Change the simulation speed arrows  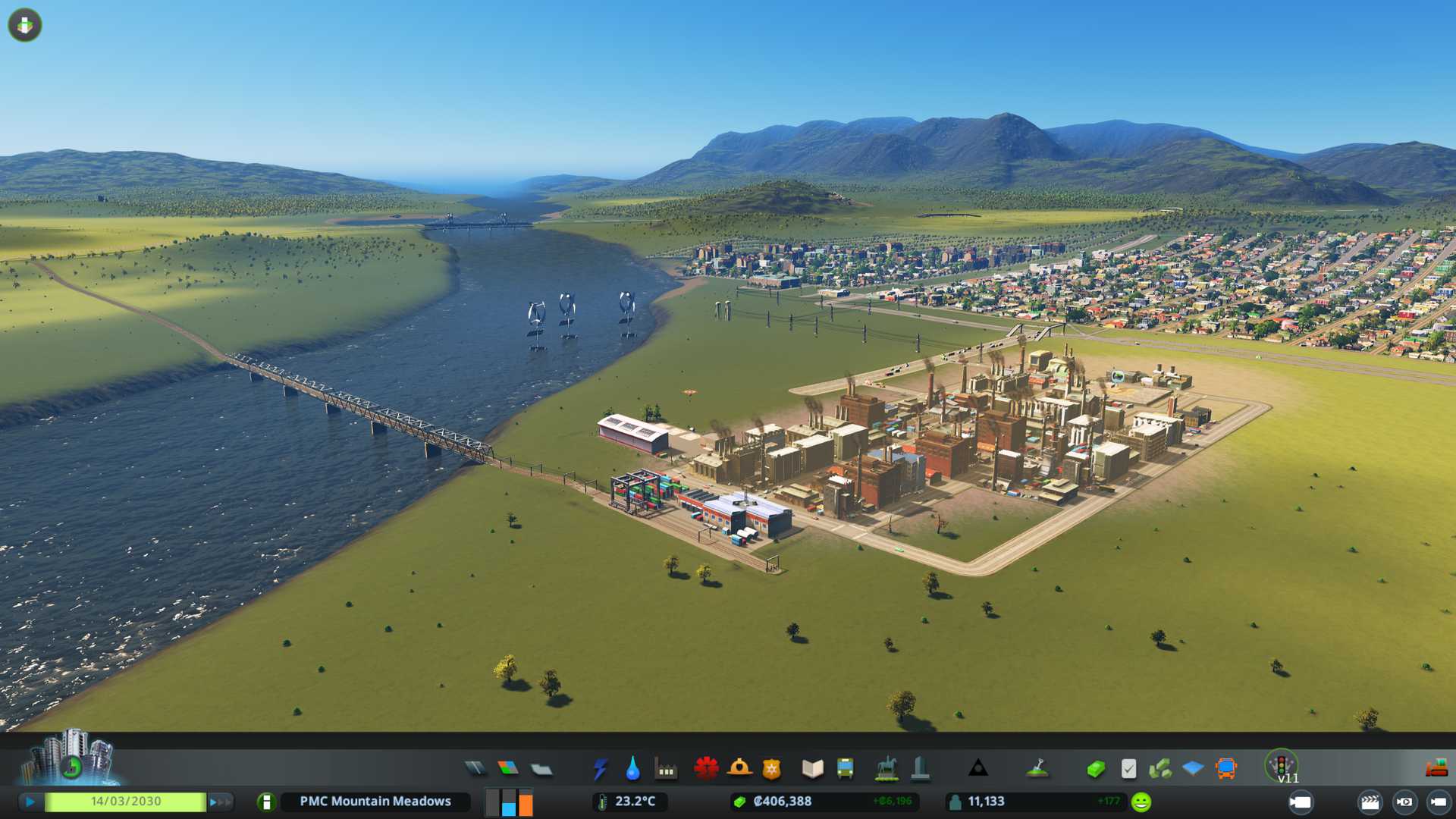pos(220,802)
